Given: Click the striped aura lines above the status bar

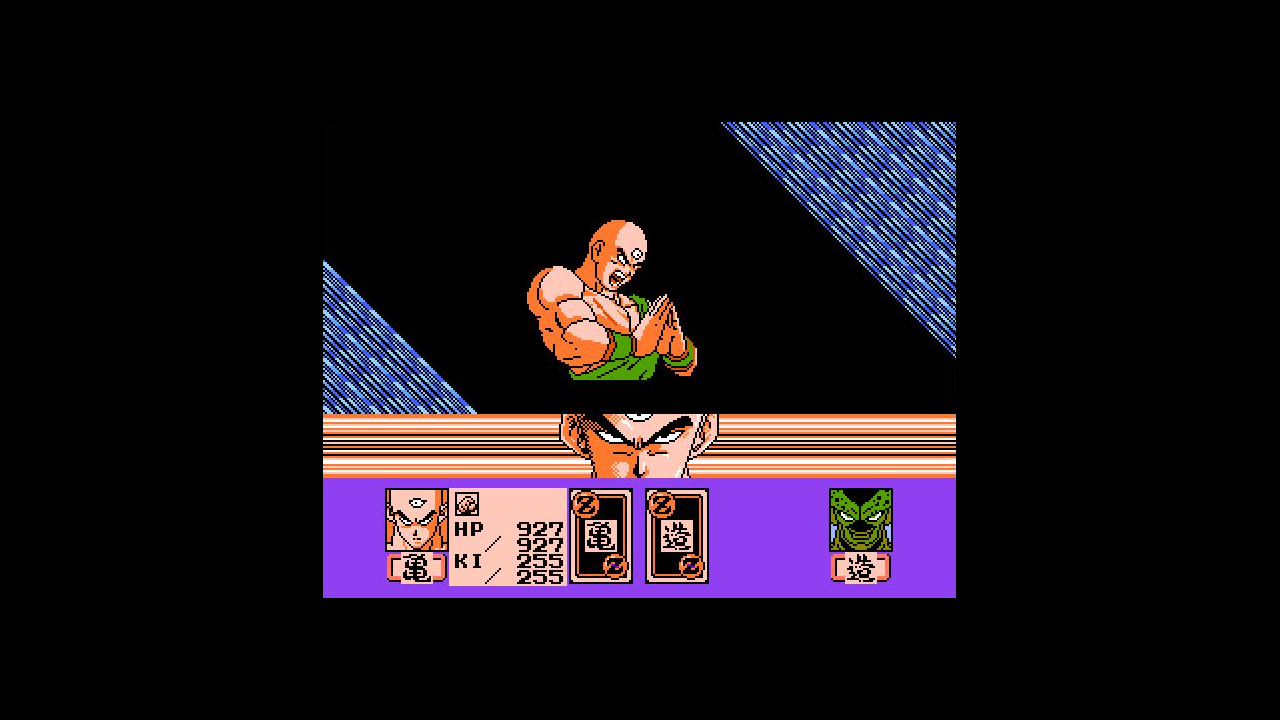Looking at the screenshot, I should click(x=430, y=440).
